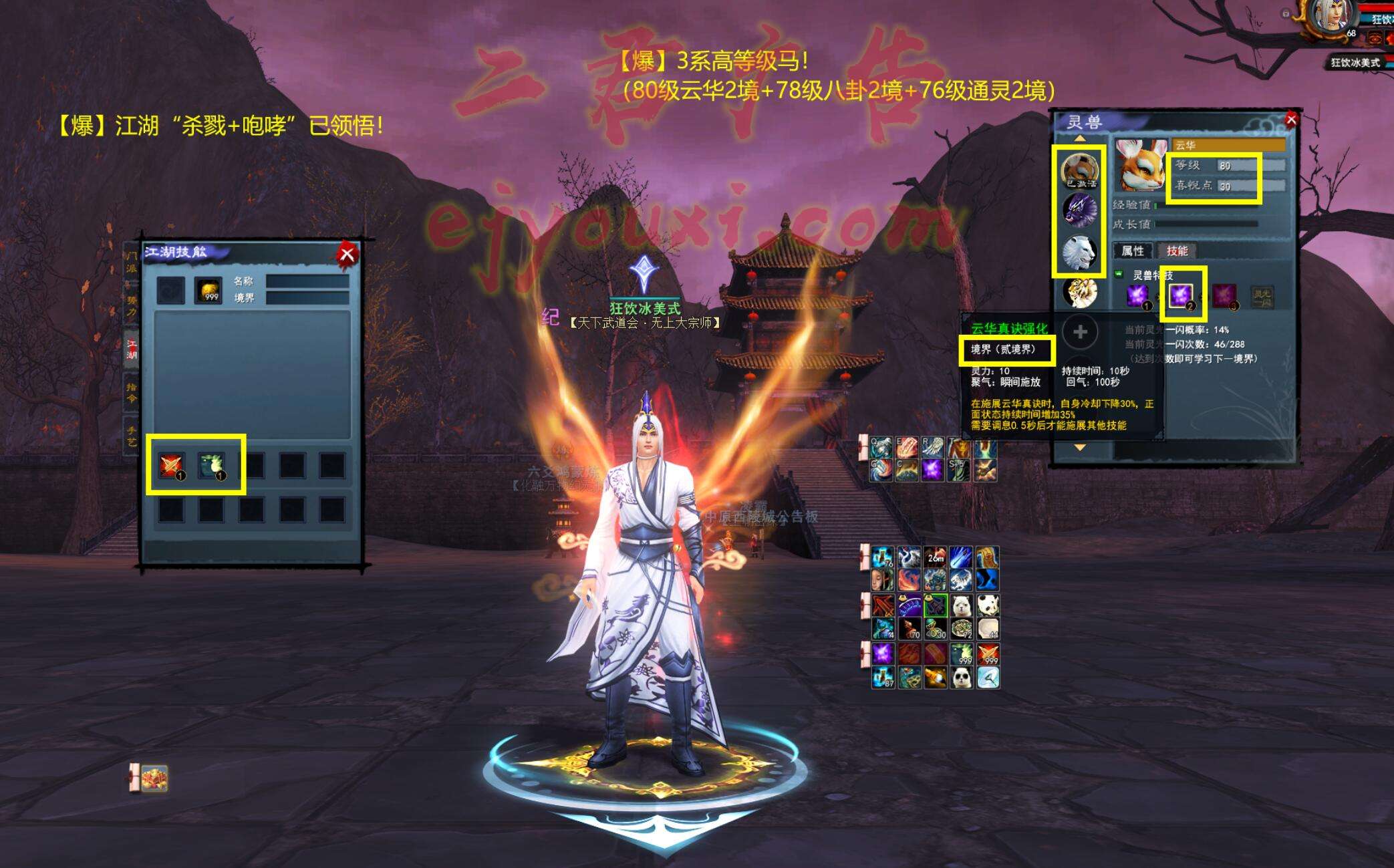This screenshot has height=868, width=1394.
Task: Select the purple wolf spirit beast portrait
Action: 1080,211
